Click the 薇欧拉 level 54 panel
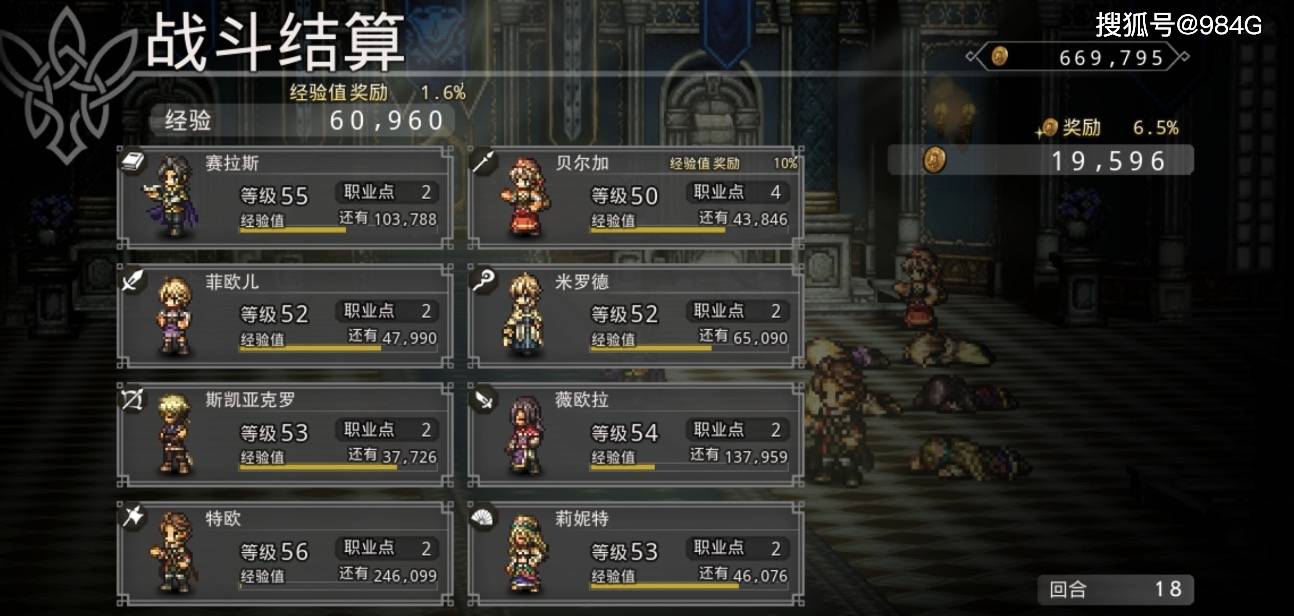Screen dimensions: 1294x616 pyautogui.click(x=635, y=434)
